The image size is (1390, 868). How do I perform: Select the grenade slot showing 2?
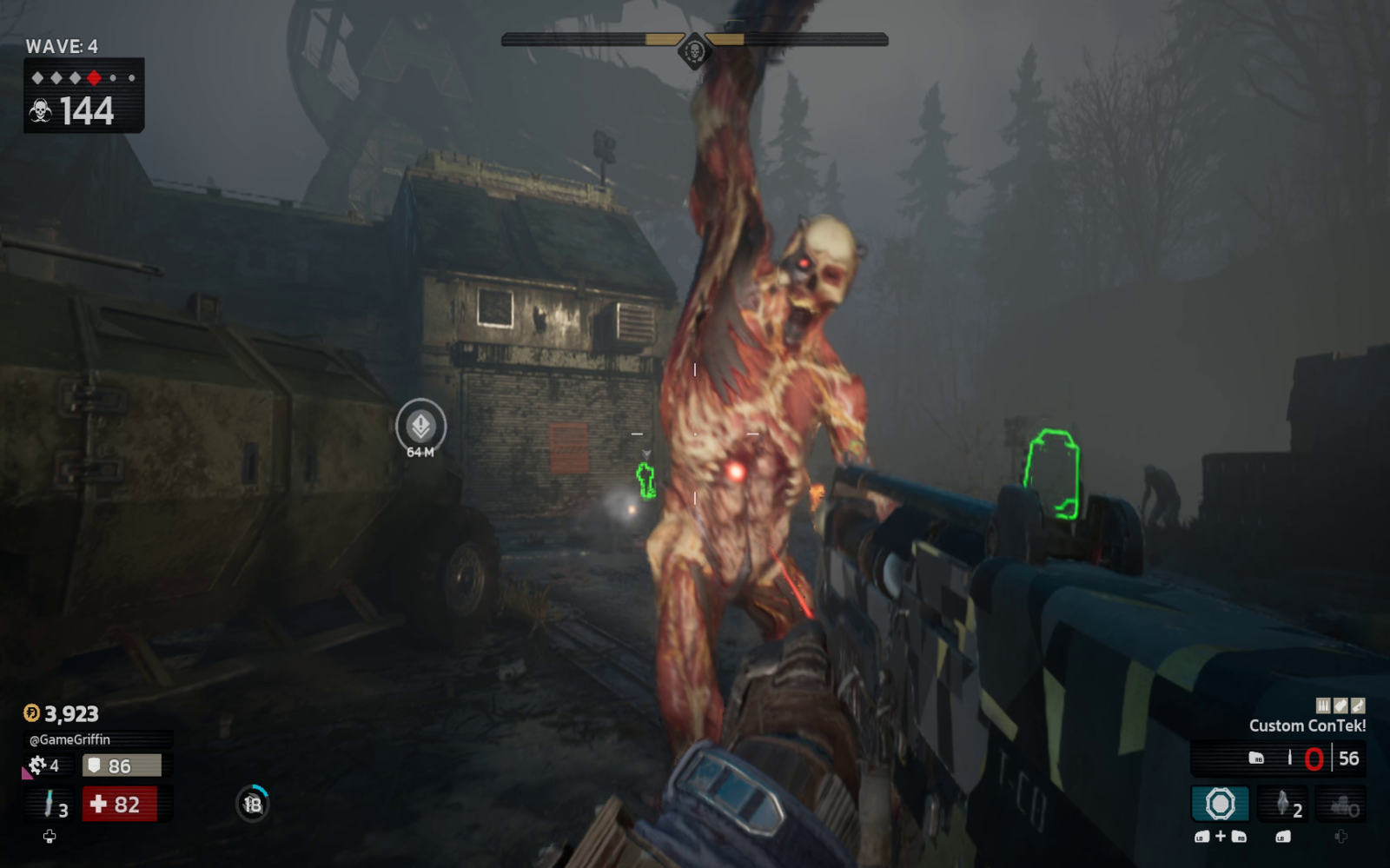tap(1284, 804)
